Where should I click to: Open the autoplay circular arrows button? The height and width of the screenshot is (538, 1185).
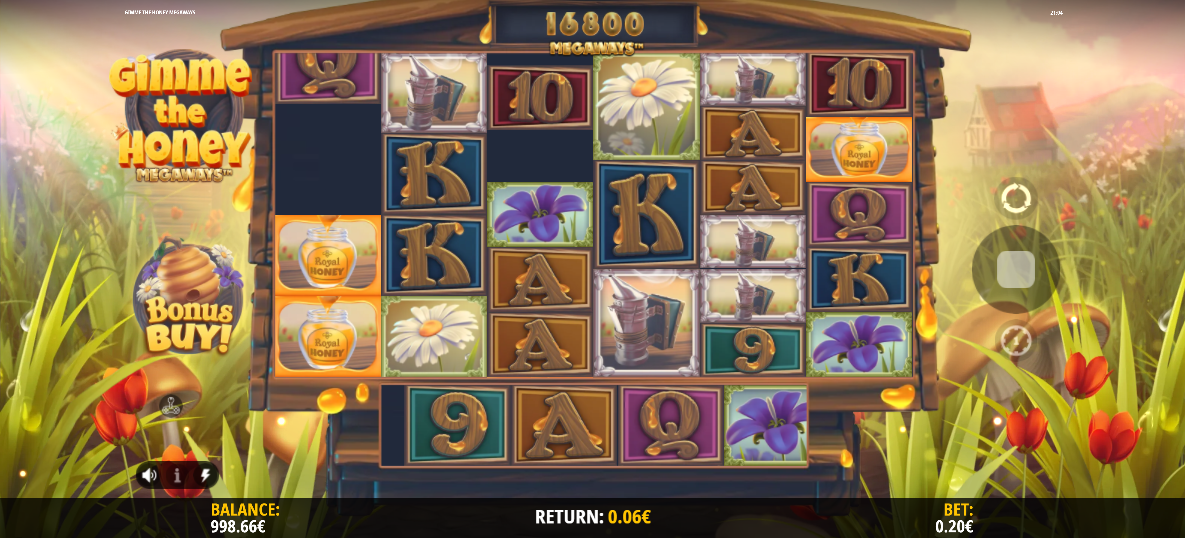(1016, 198)
